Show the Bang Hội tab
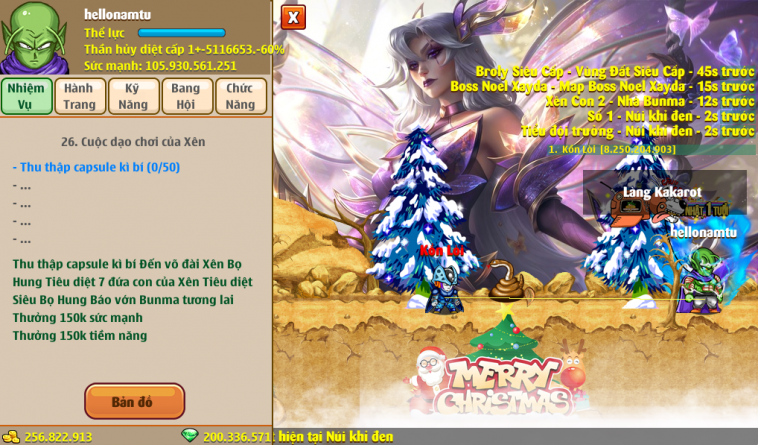The image size is (758, 445). 187,96
